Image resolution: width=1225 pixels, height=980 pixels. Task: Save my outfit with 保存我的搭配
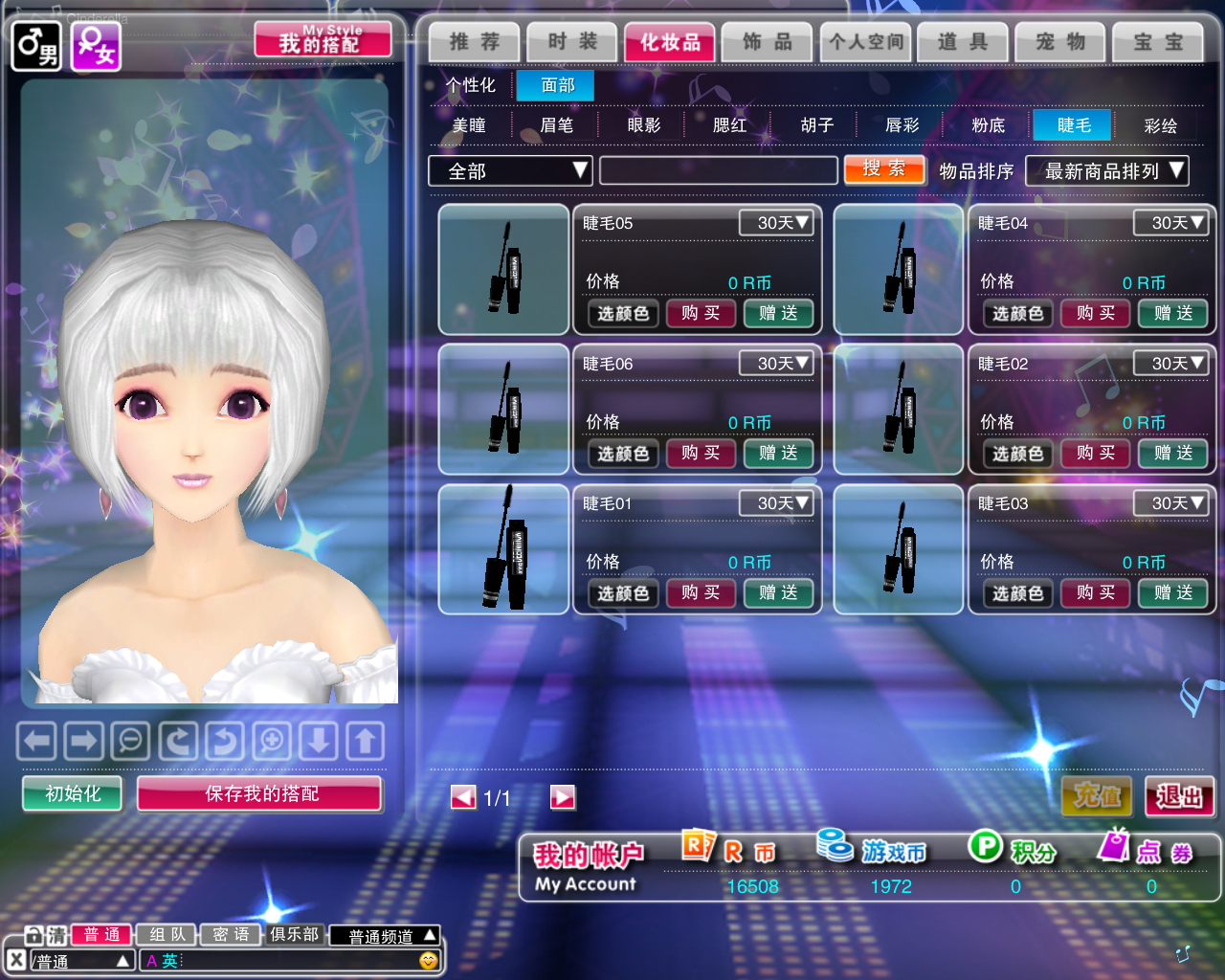260,793
